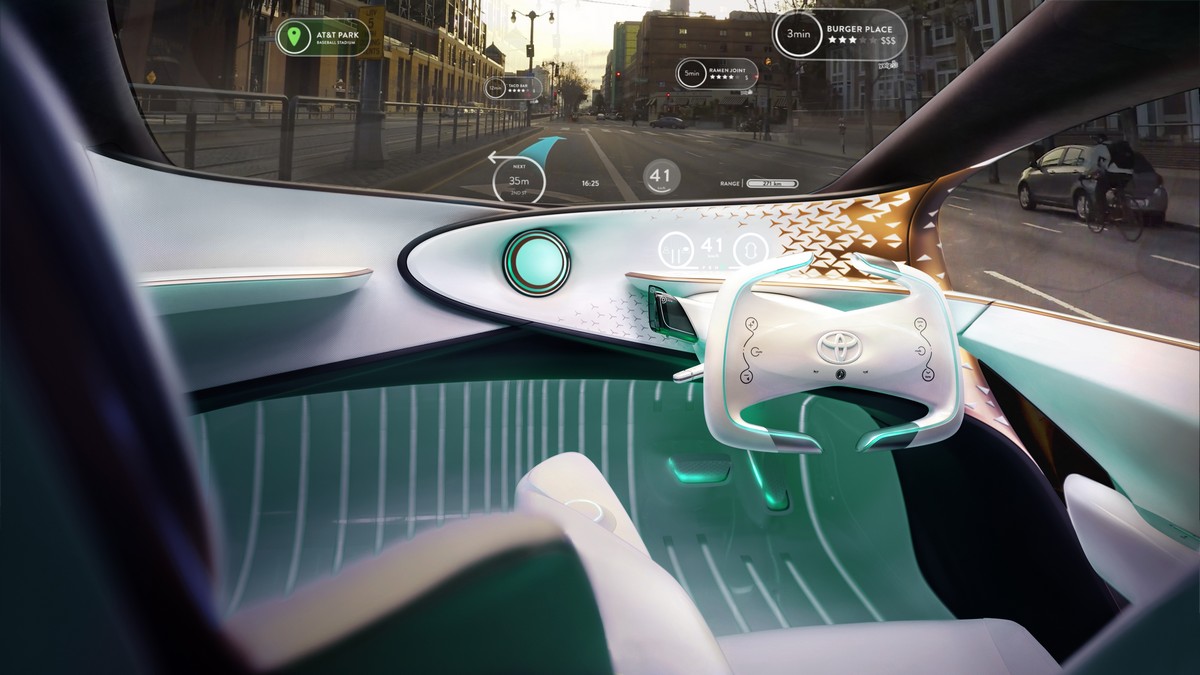Select the AT&T Park location marker
1200x675 pixels.
pyautogui.click(x=293, y=39)
